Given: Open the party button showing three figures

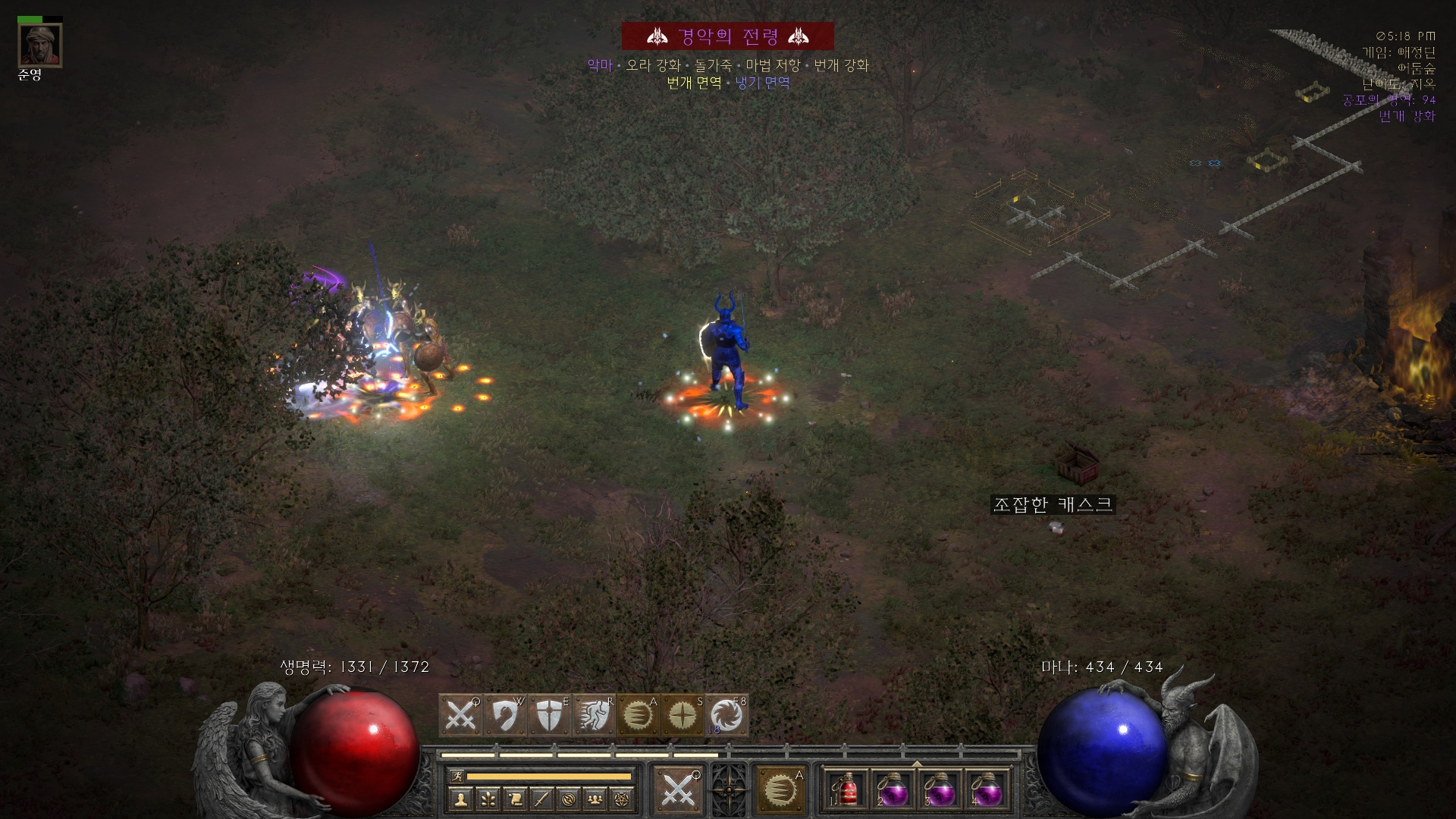Looking at the screenshot, I should point(595,799).
